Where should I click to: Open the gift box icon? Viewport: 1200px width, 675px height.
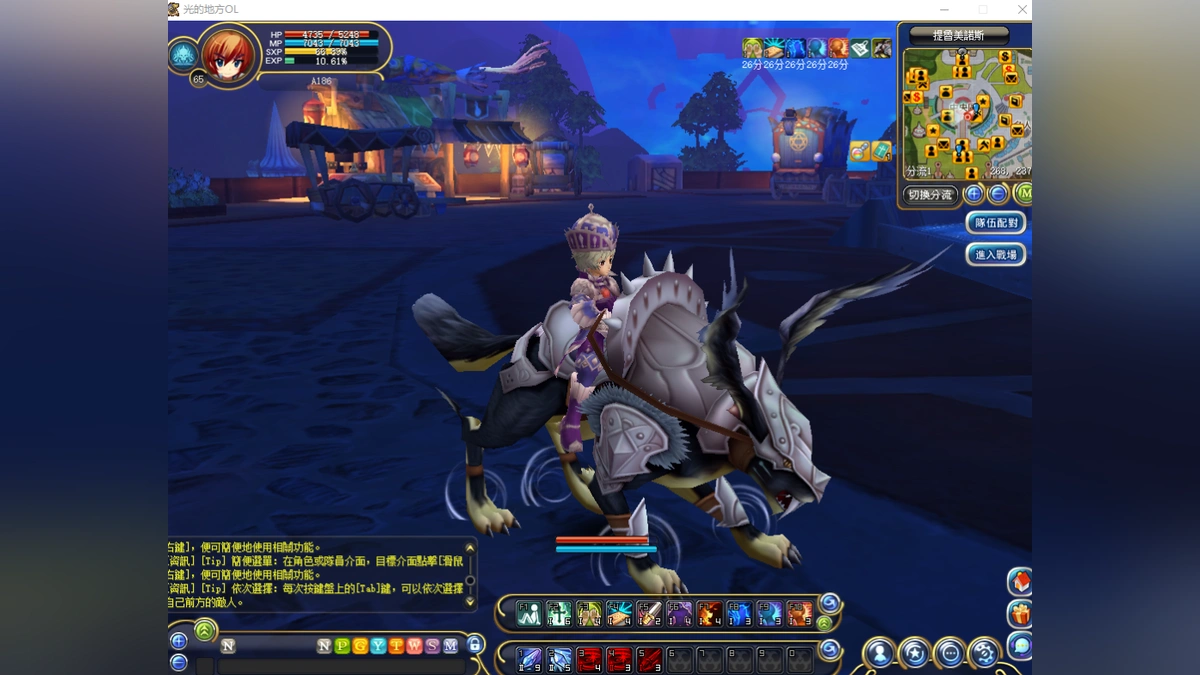point(1020,613)
